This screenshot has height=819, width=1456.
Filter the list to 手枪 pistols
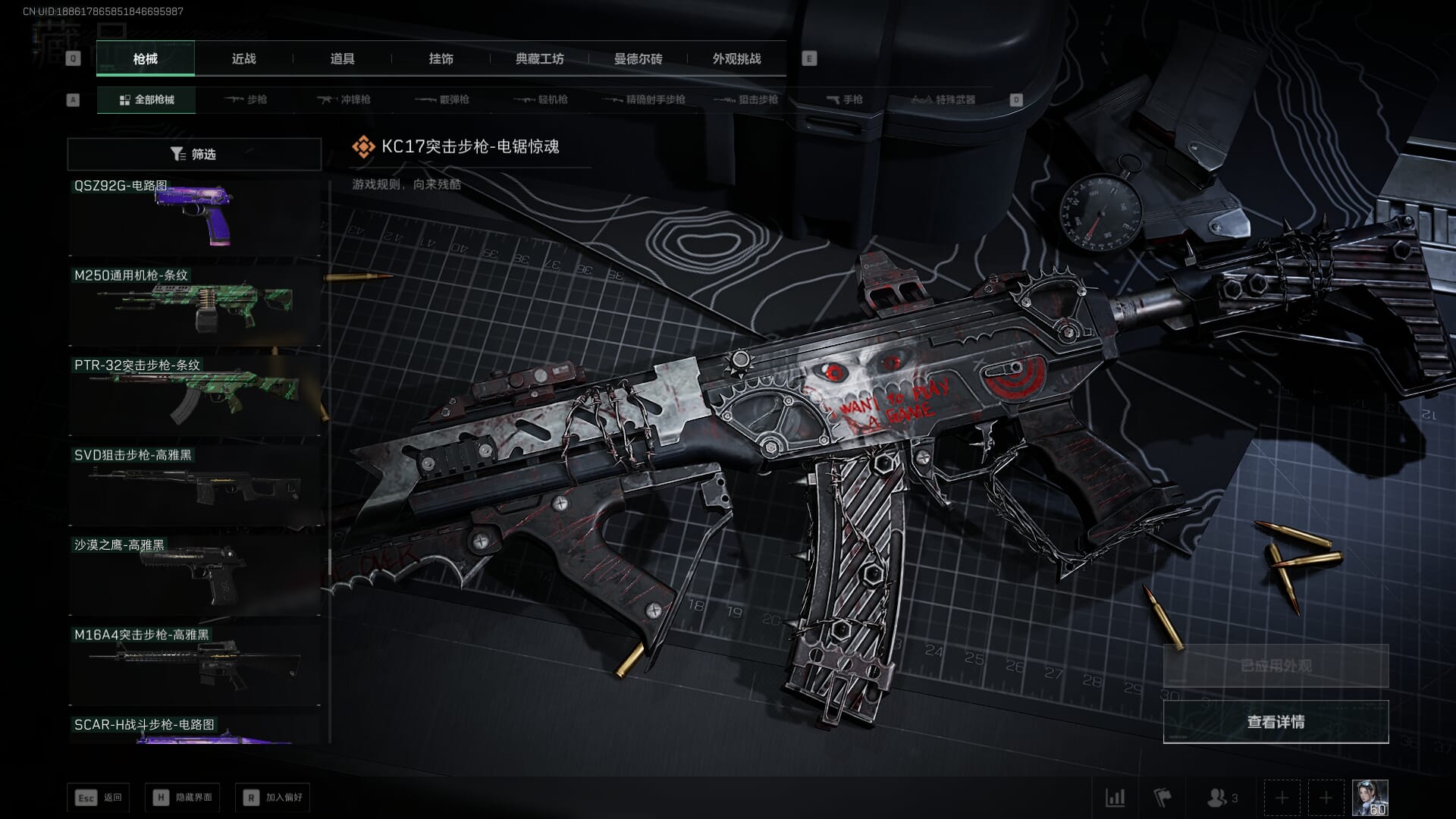(845, 99)
